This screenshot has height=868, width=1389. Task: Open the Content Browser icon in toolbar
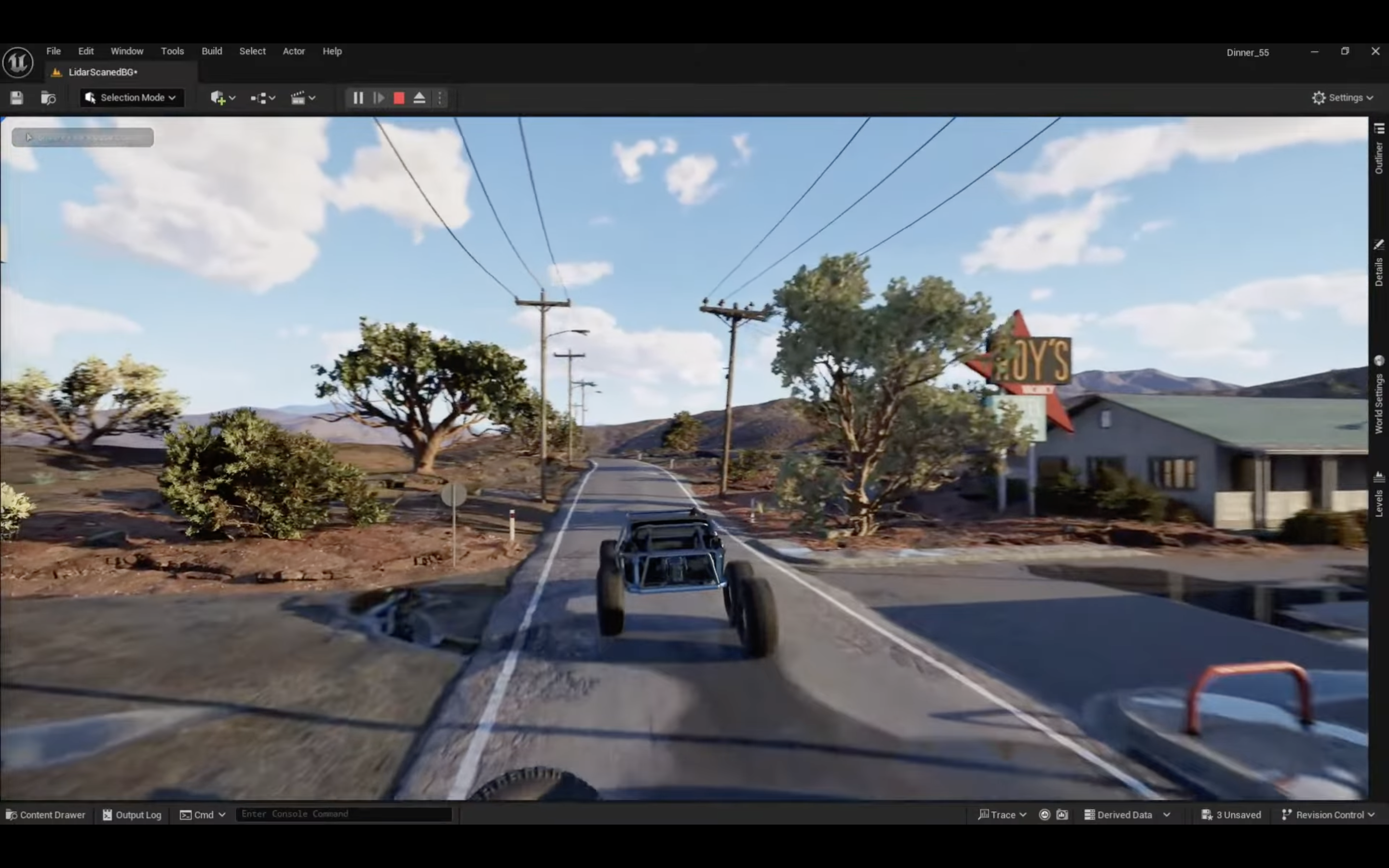(x=48, y=97)
